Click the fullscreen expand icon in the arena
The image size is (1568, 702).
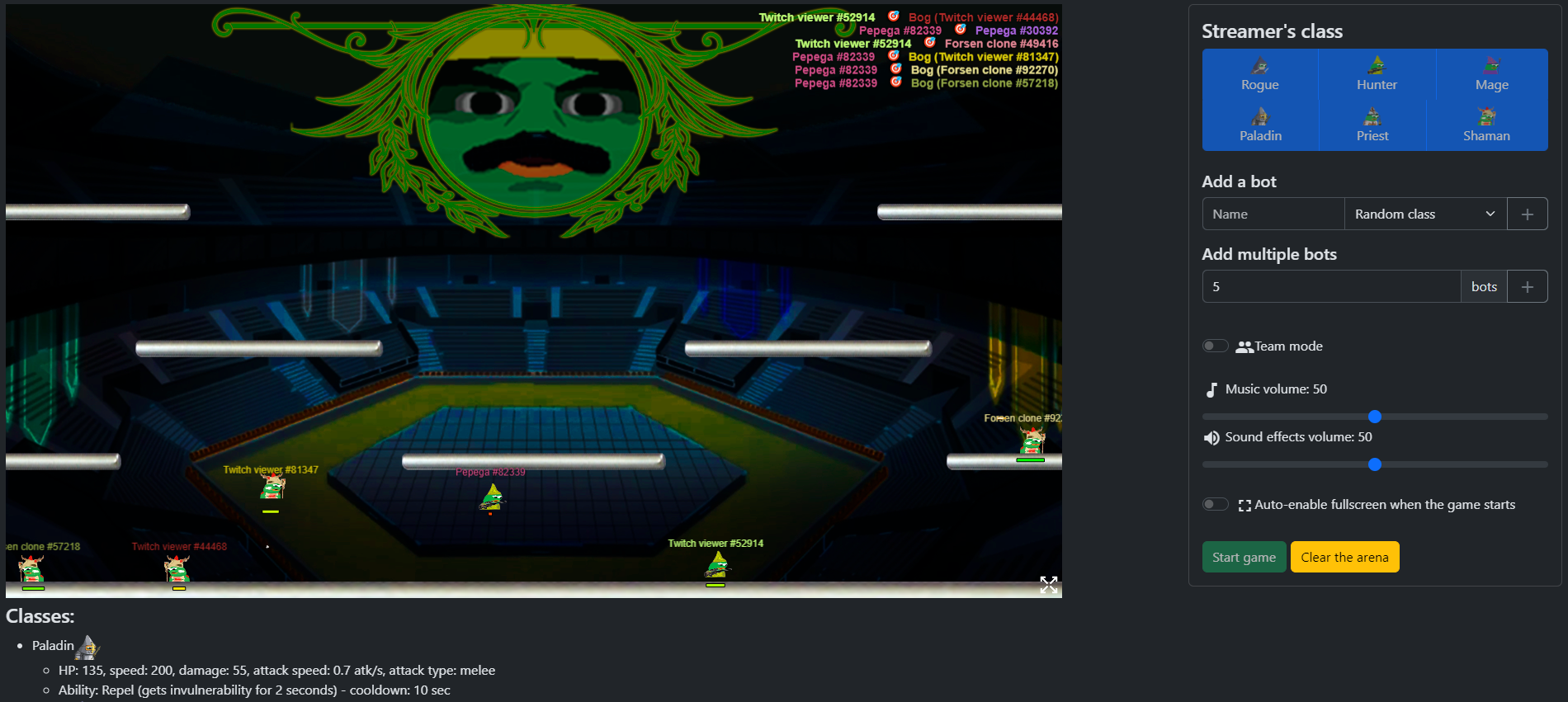point(1049,586)
